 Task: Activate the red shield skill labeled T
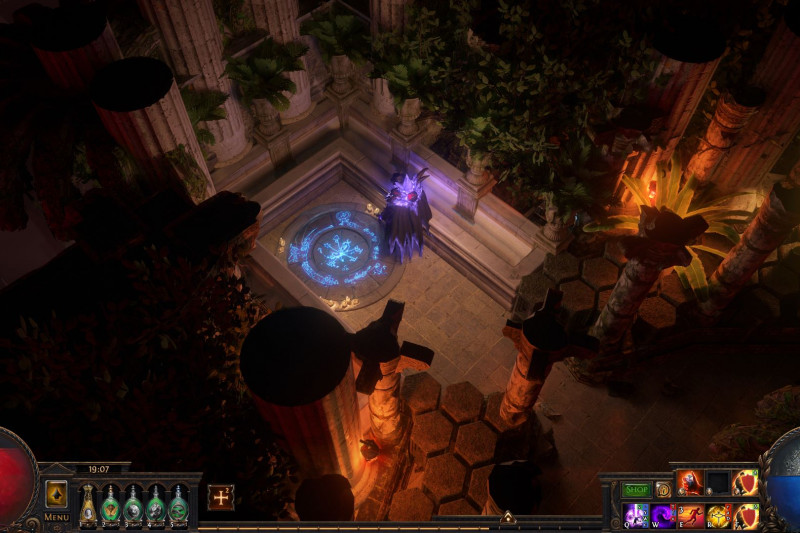tap(745, 516)
